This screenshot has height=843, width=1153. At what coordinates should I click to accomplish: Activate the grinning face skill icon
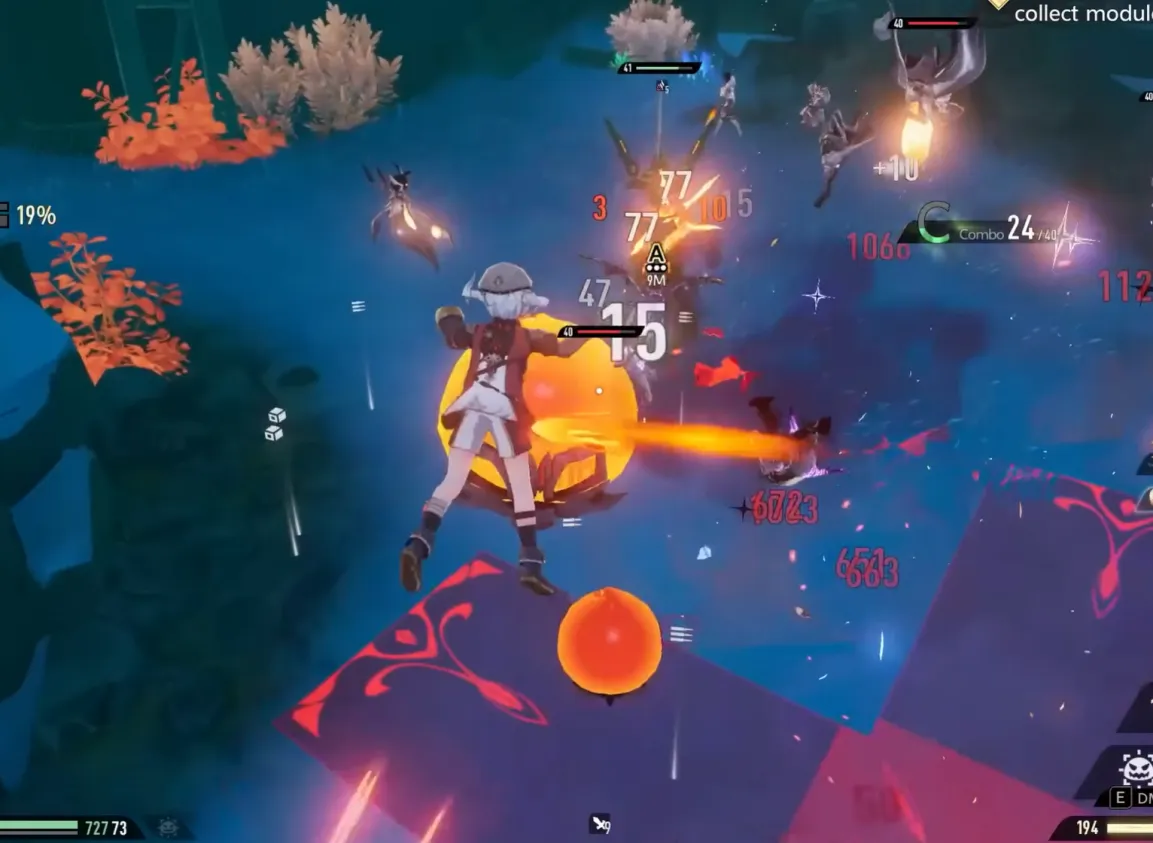point(1136,770)
